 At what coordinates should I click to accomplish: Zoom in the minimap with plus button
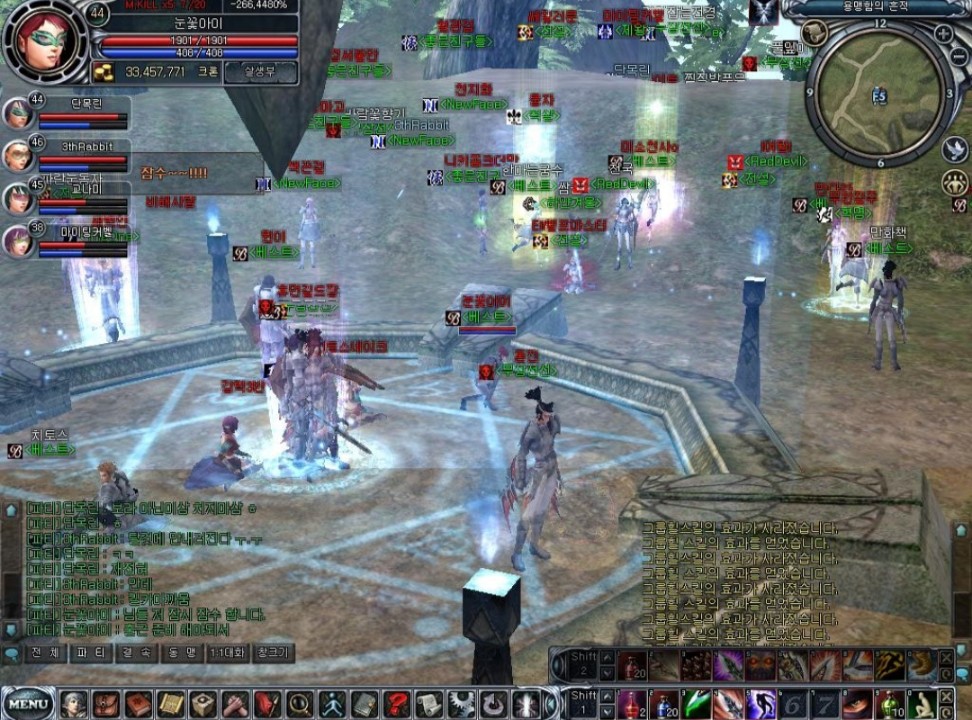coord(943,33)
